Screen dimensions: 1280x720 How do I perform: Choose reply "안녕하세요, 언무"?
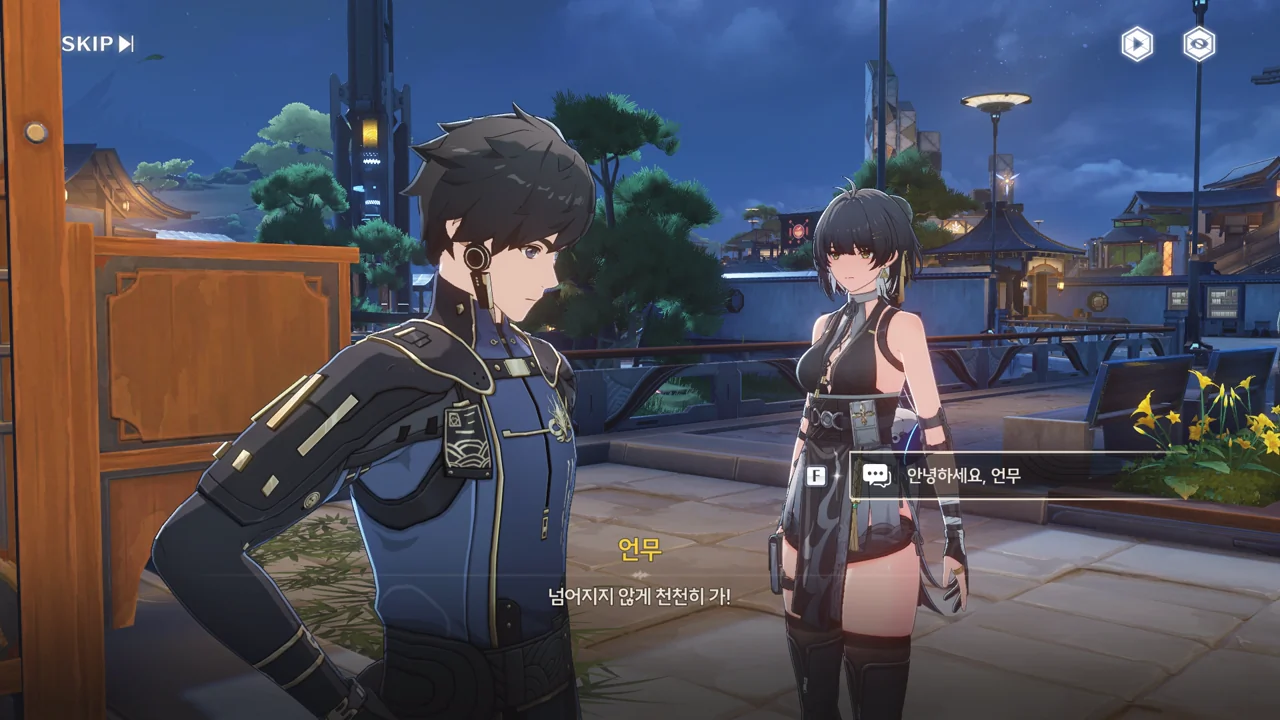(1000, 476)
